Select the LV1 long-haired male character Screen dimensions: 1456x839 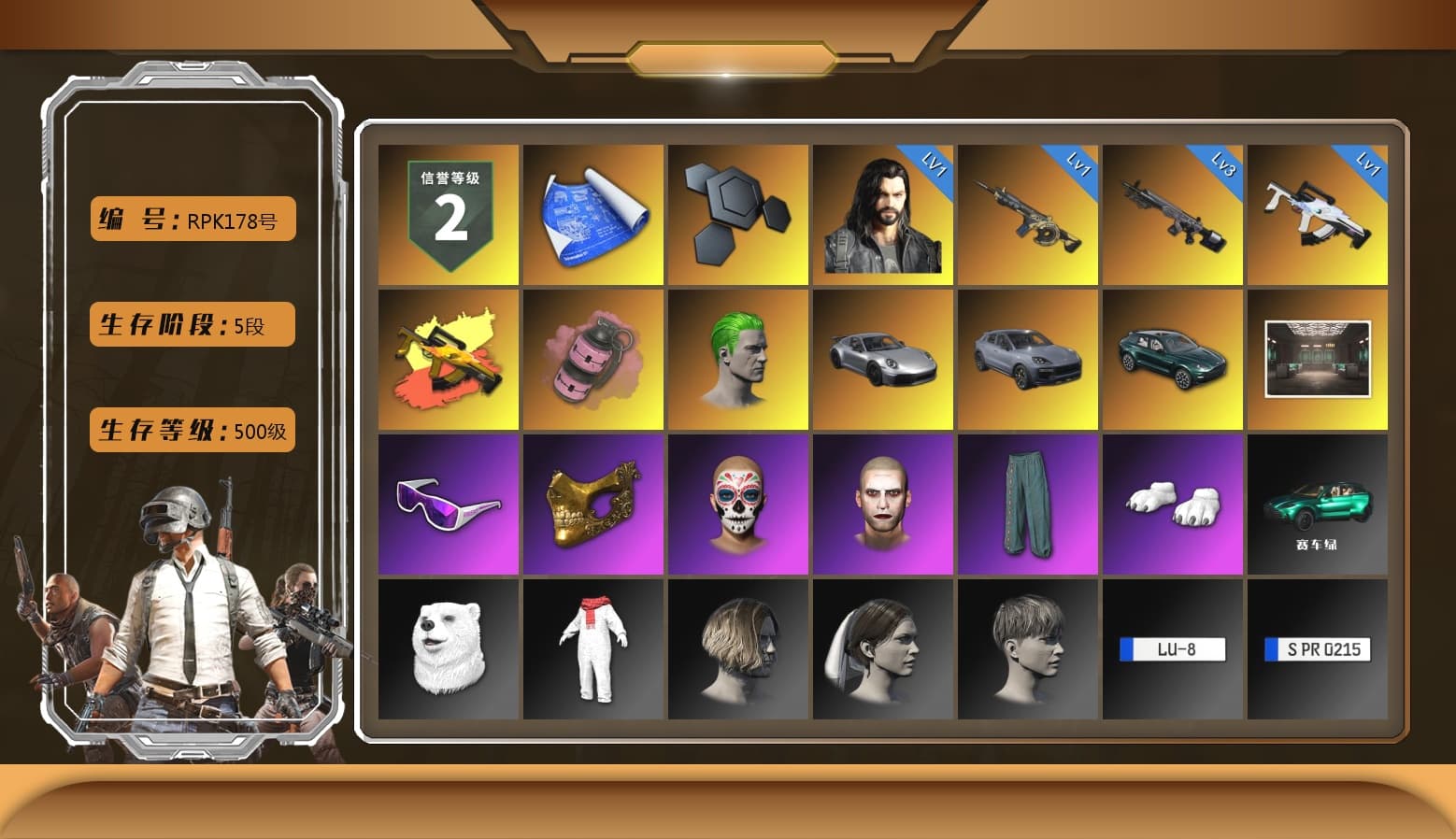pos(882,213)
